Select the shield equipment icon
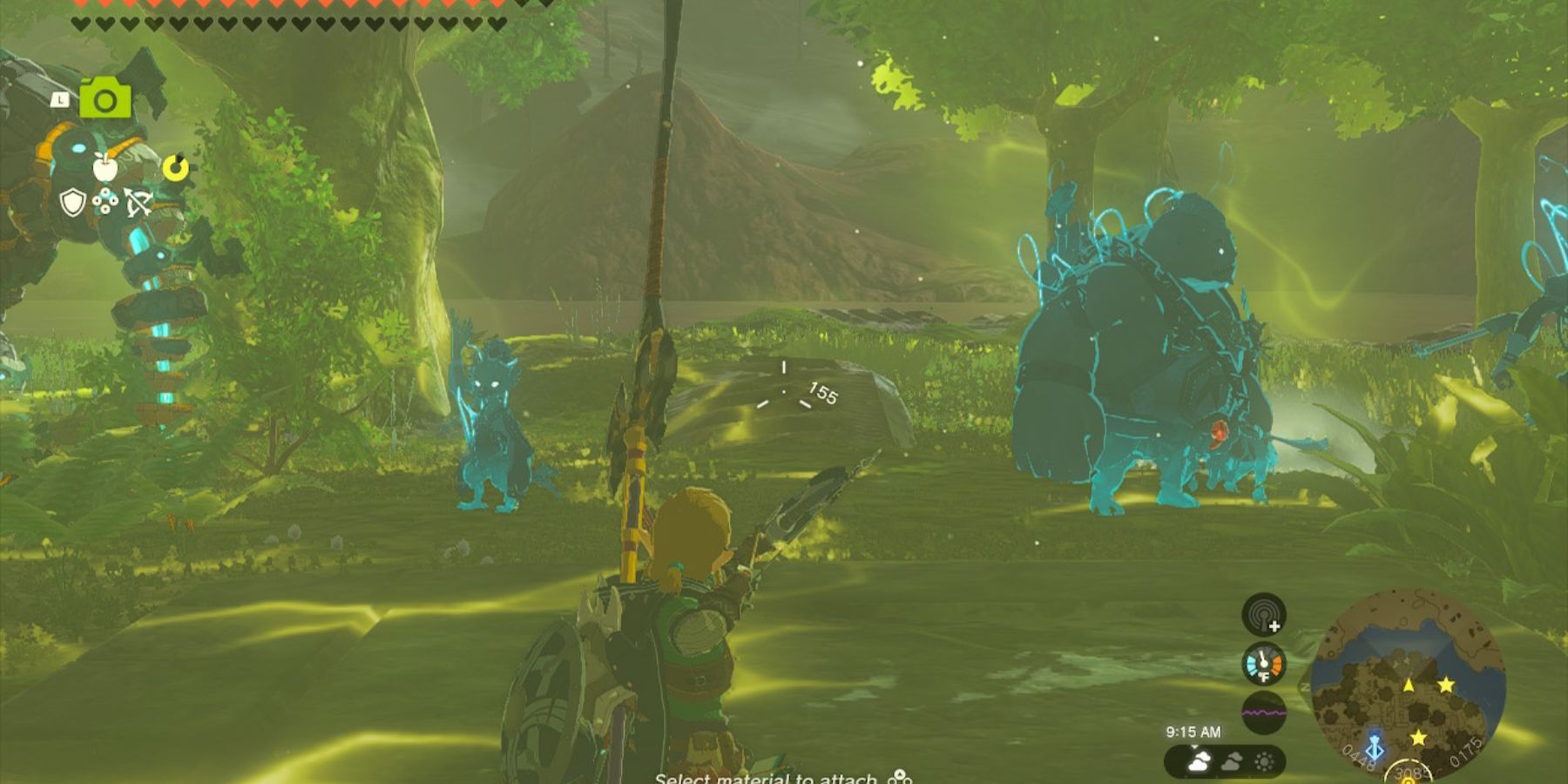 pyautogui.click(x=72, y=201)
